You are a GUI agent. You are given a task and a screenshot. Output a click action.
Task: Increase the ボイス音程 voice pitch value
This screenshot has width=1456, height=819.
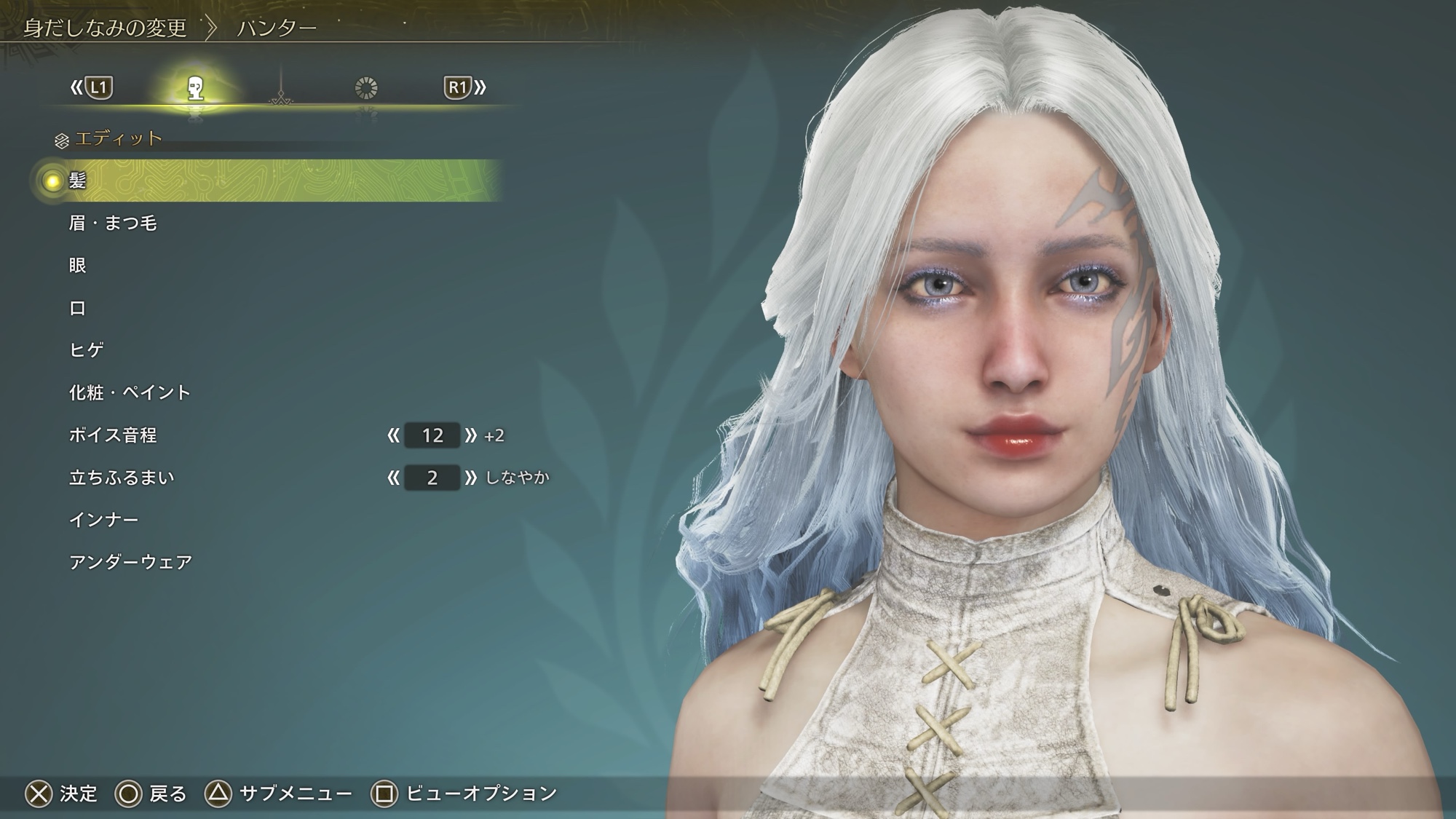[471, 435]
